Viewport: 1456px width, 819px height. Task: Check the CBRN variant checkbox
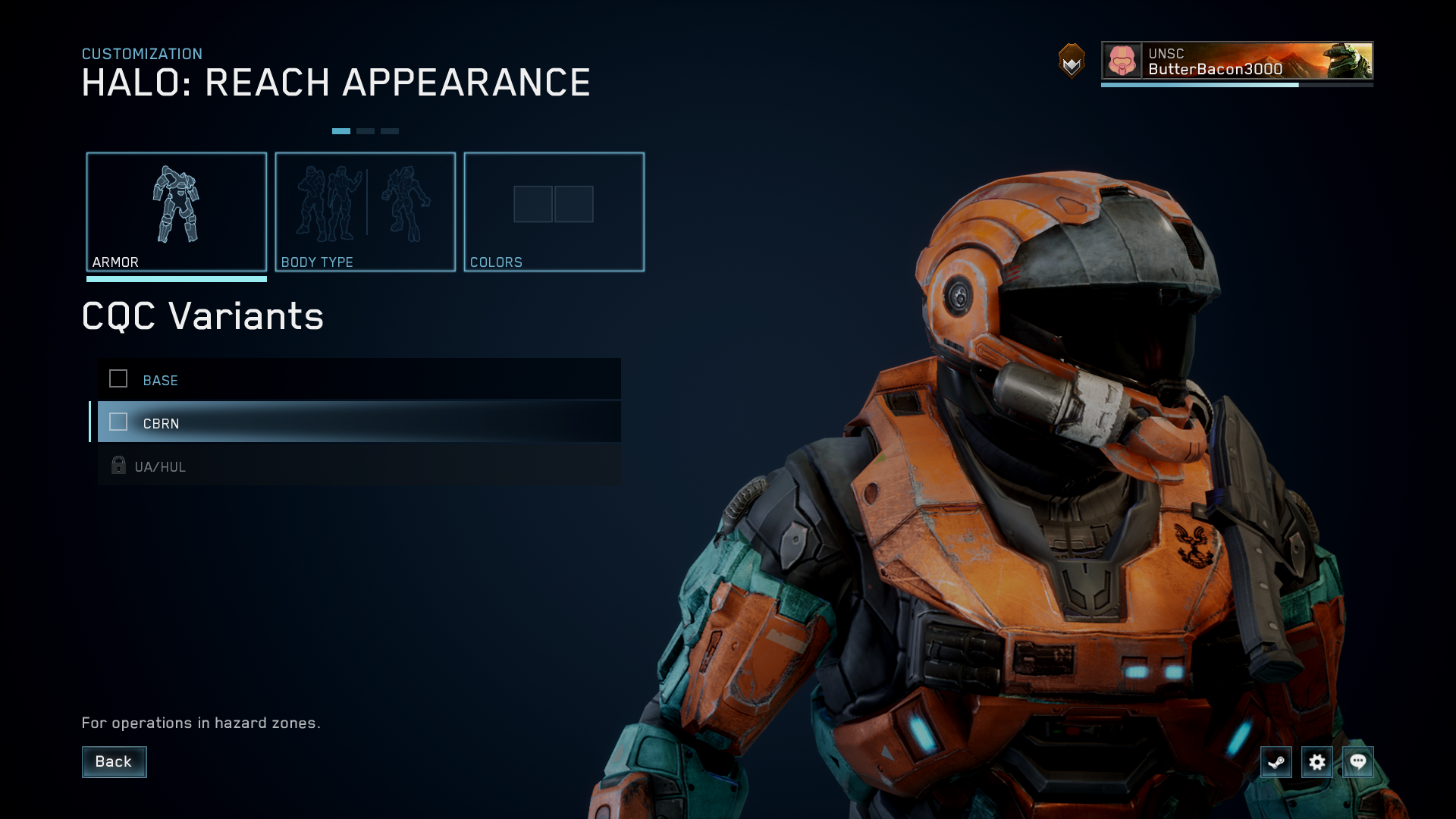coord(118,422)
